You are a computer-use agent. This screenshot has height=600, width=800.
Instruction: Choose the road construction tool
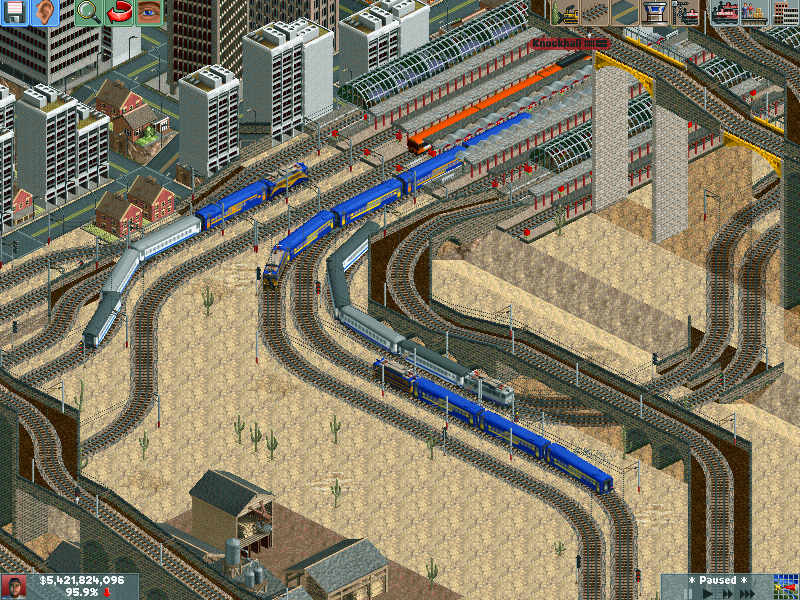click(x=624, y=13)
